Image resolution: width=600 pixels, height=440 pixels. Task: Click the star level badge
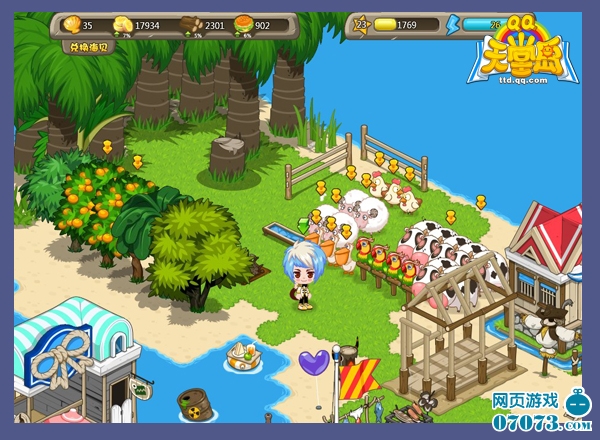[357, 24]
